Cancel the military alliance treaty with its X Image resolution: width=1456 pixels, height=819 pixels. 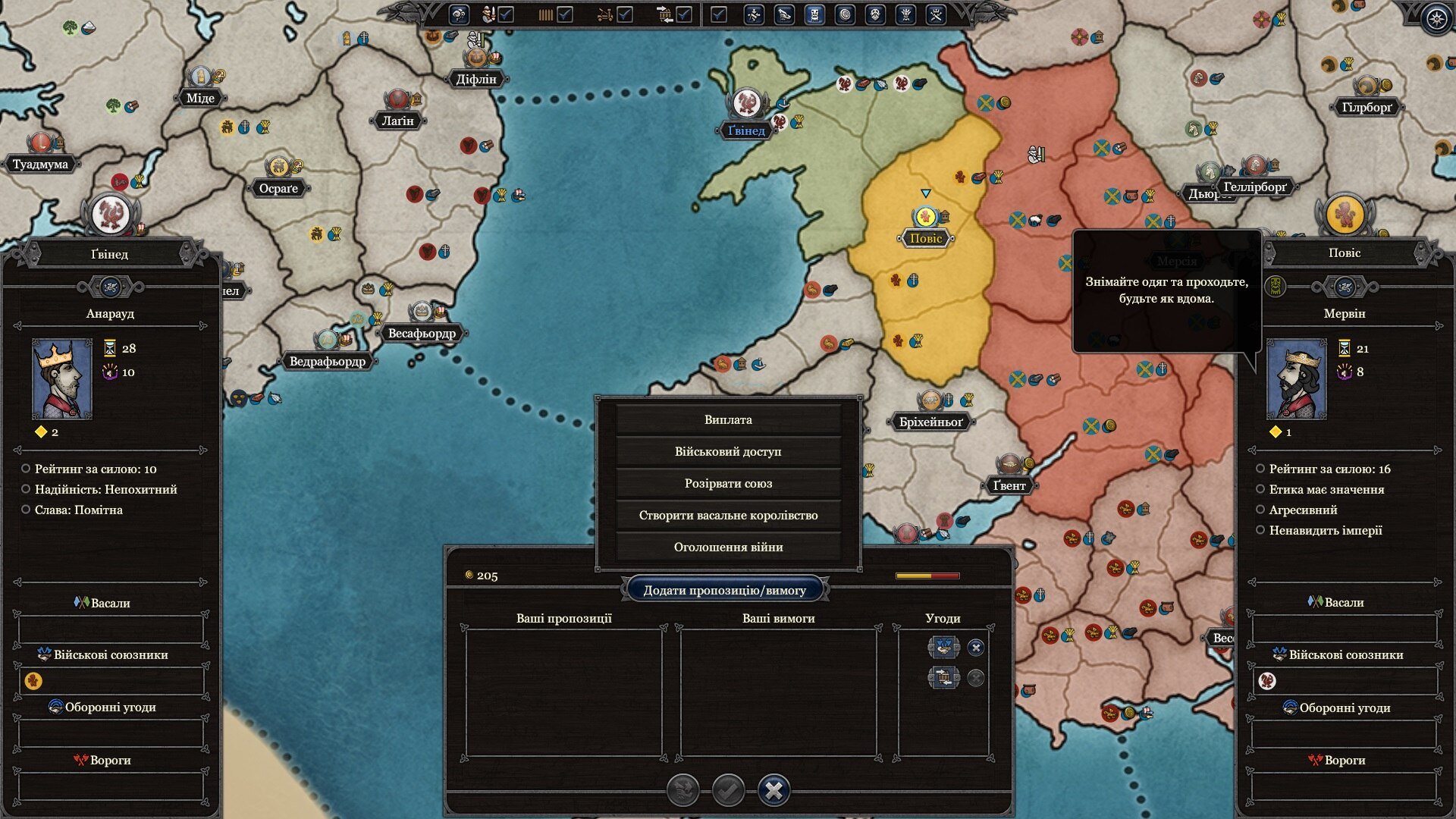click(x=976, y=648)
